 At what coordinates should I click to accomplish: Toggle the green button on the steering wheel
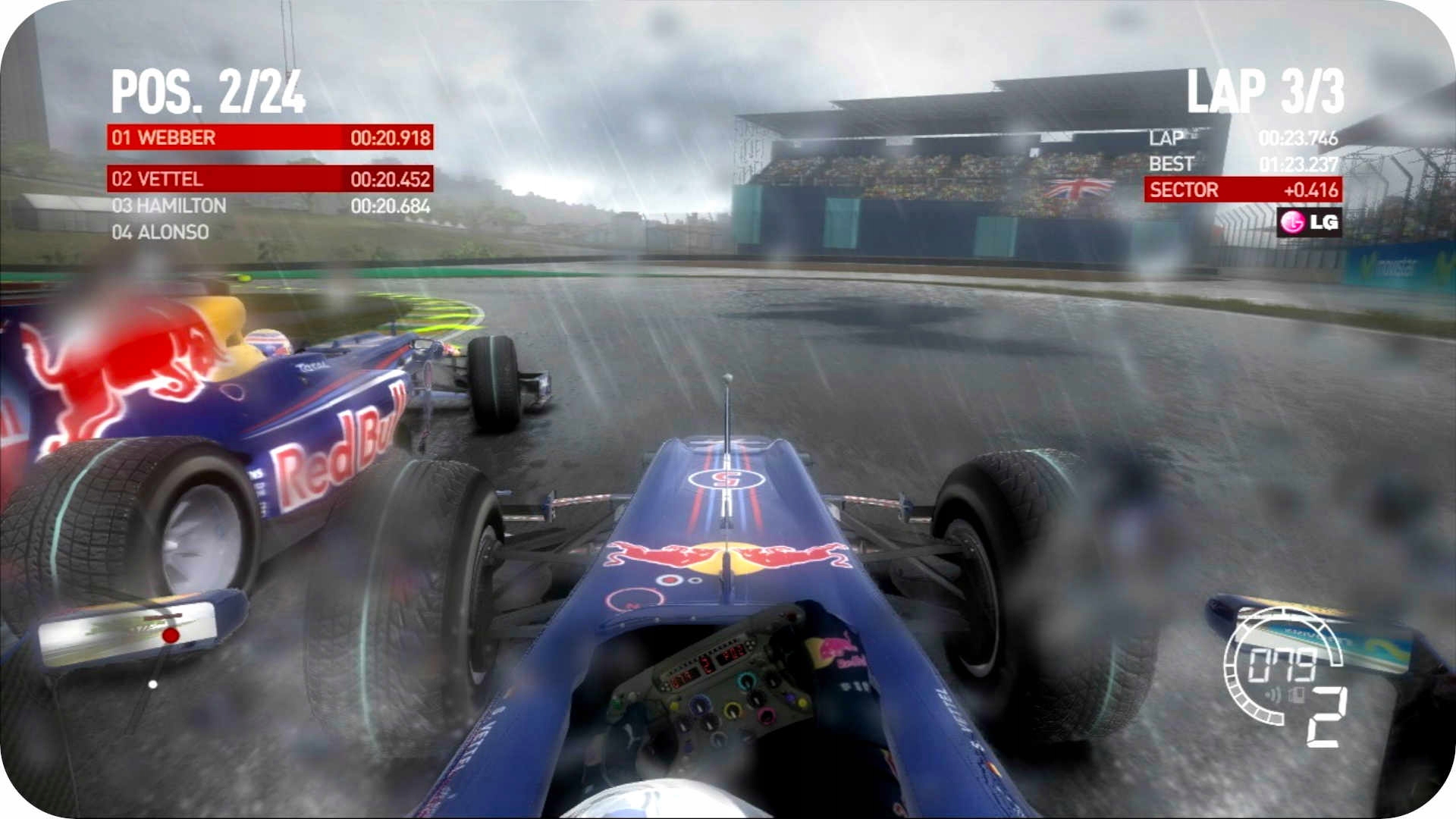click(x=617, y=703)
